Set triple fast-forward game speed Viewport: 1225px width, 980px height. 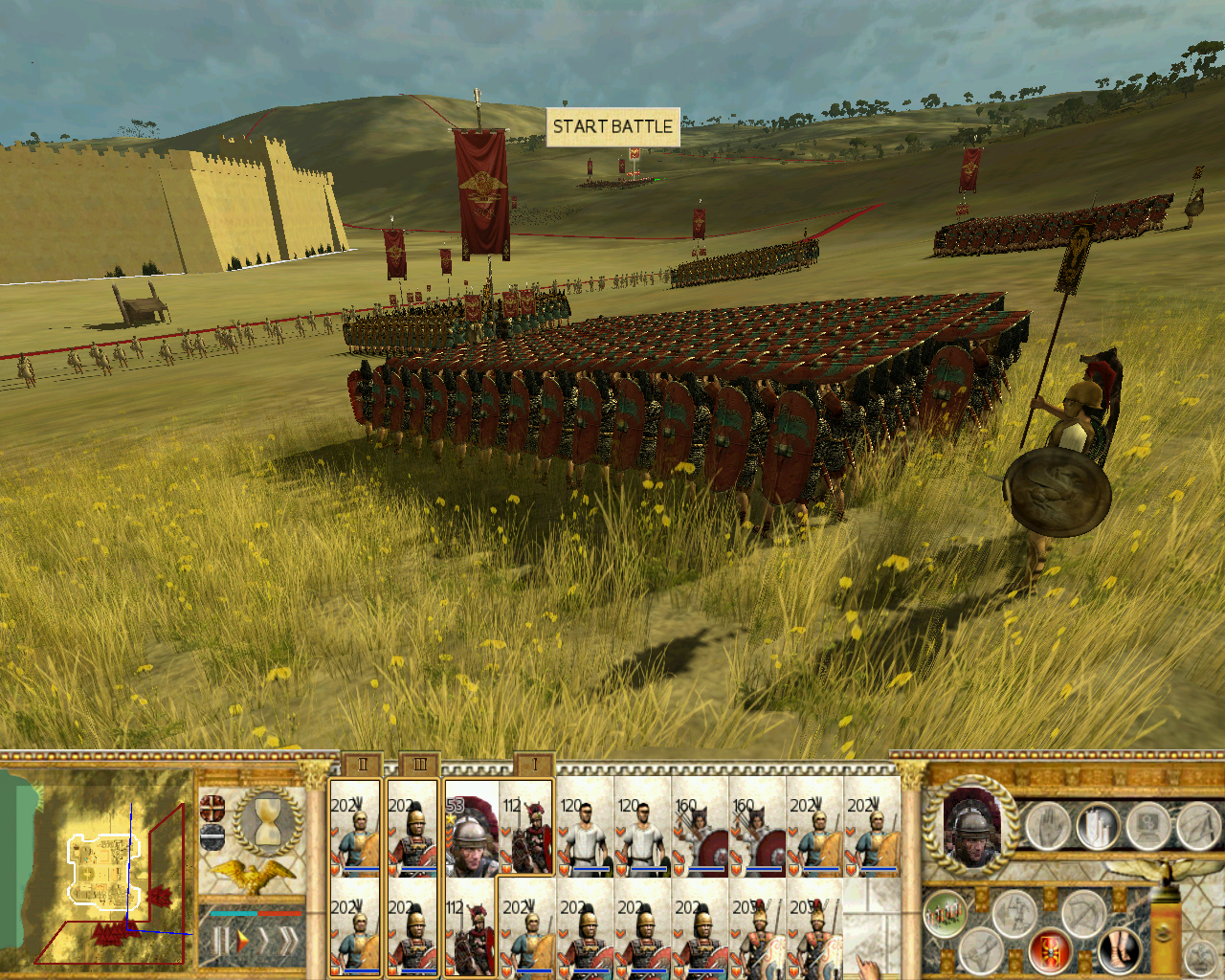(x=285, y=942)
